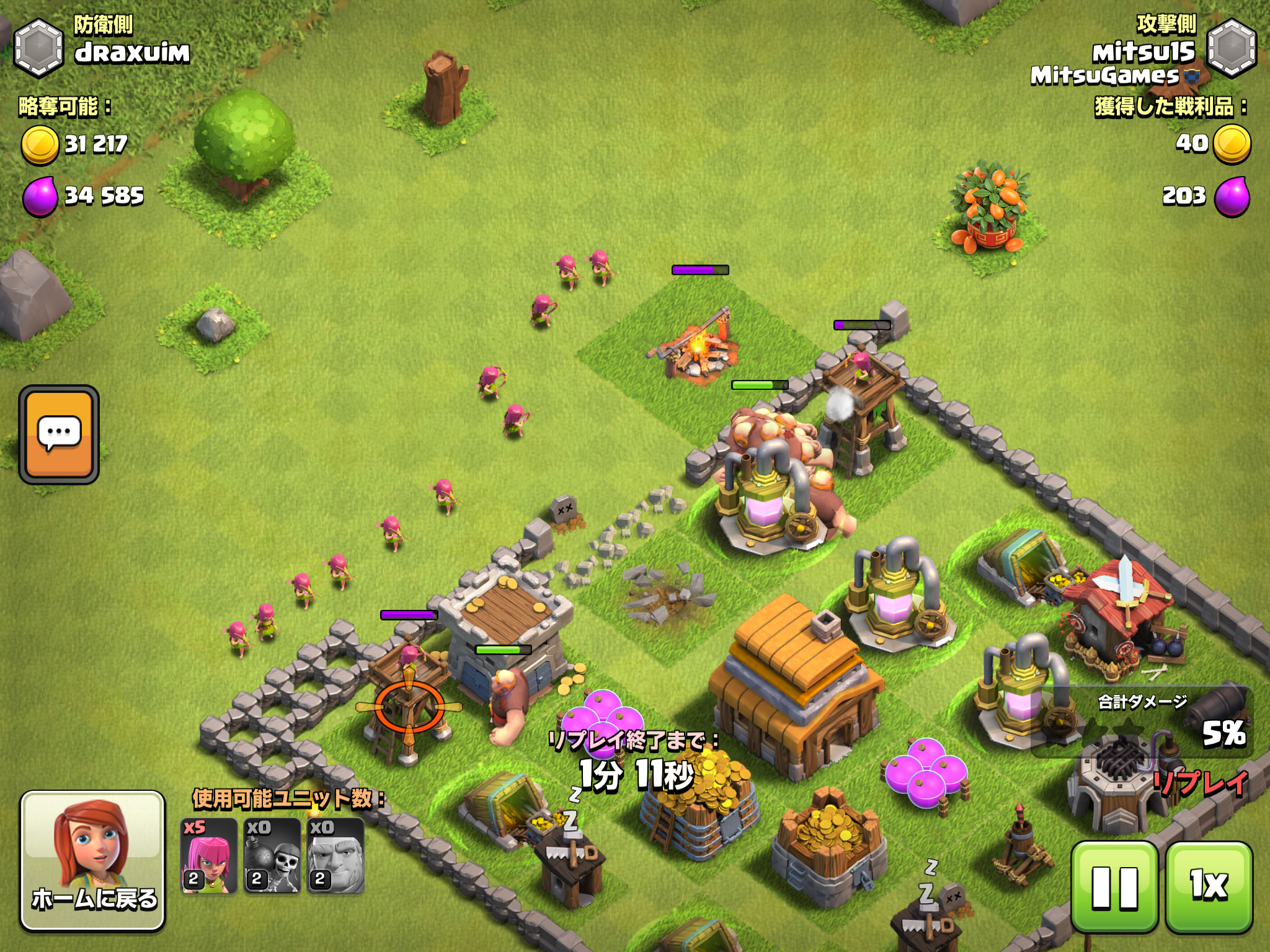Change replay speed with the 1x button

point(1209,887)
